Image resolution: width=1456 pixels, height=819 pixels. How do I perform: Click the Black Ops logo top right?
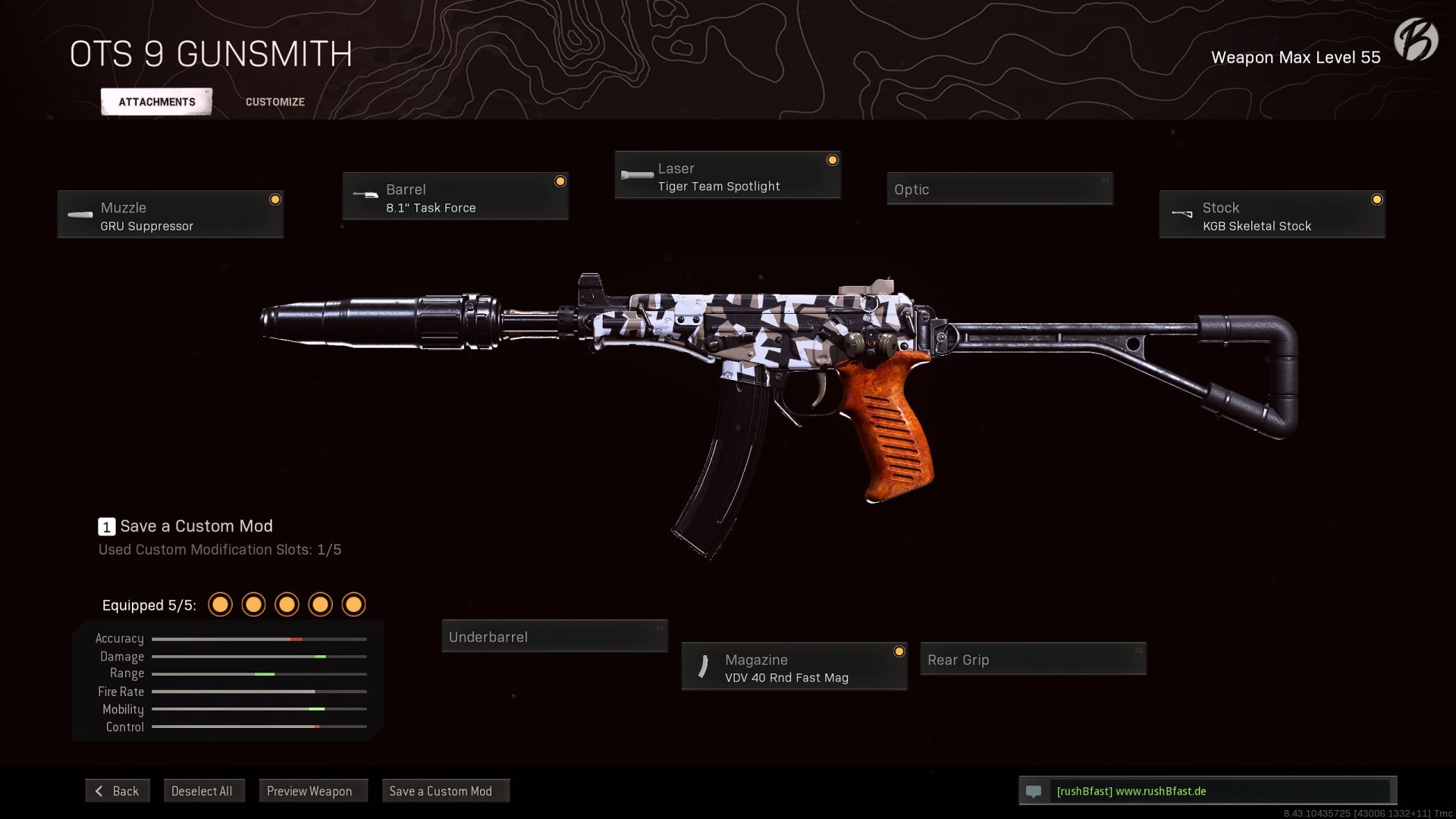(x=1417, y=39)
